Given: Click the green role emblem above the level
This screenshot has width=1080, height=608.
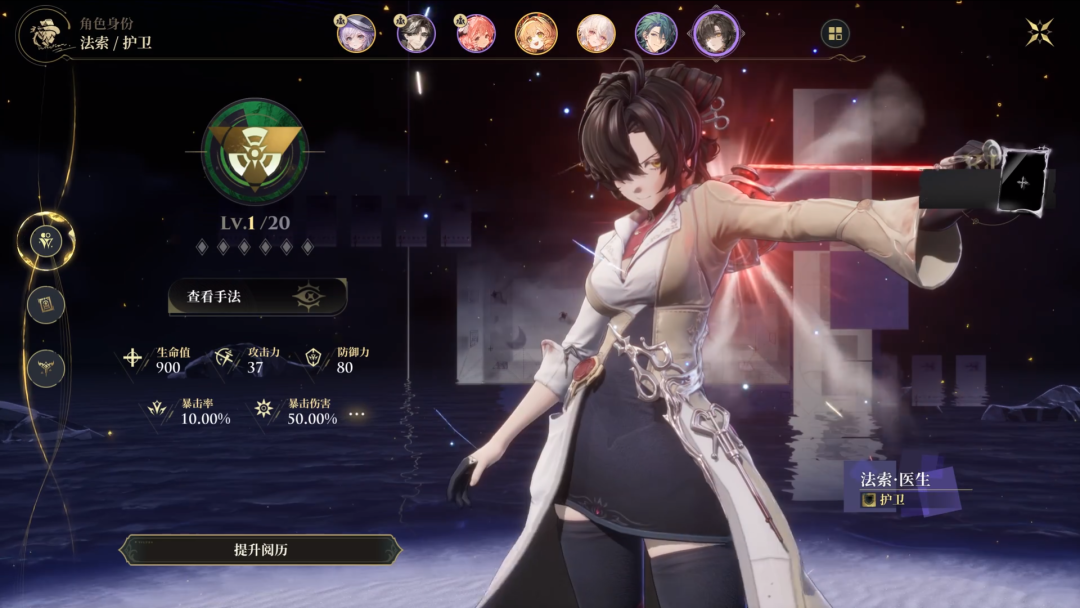Looking at the screenshot, I should [x=255, y=151].
